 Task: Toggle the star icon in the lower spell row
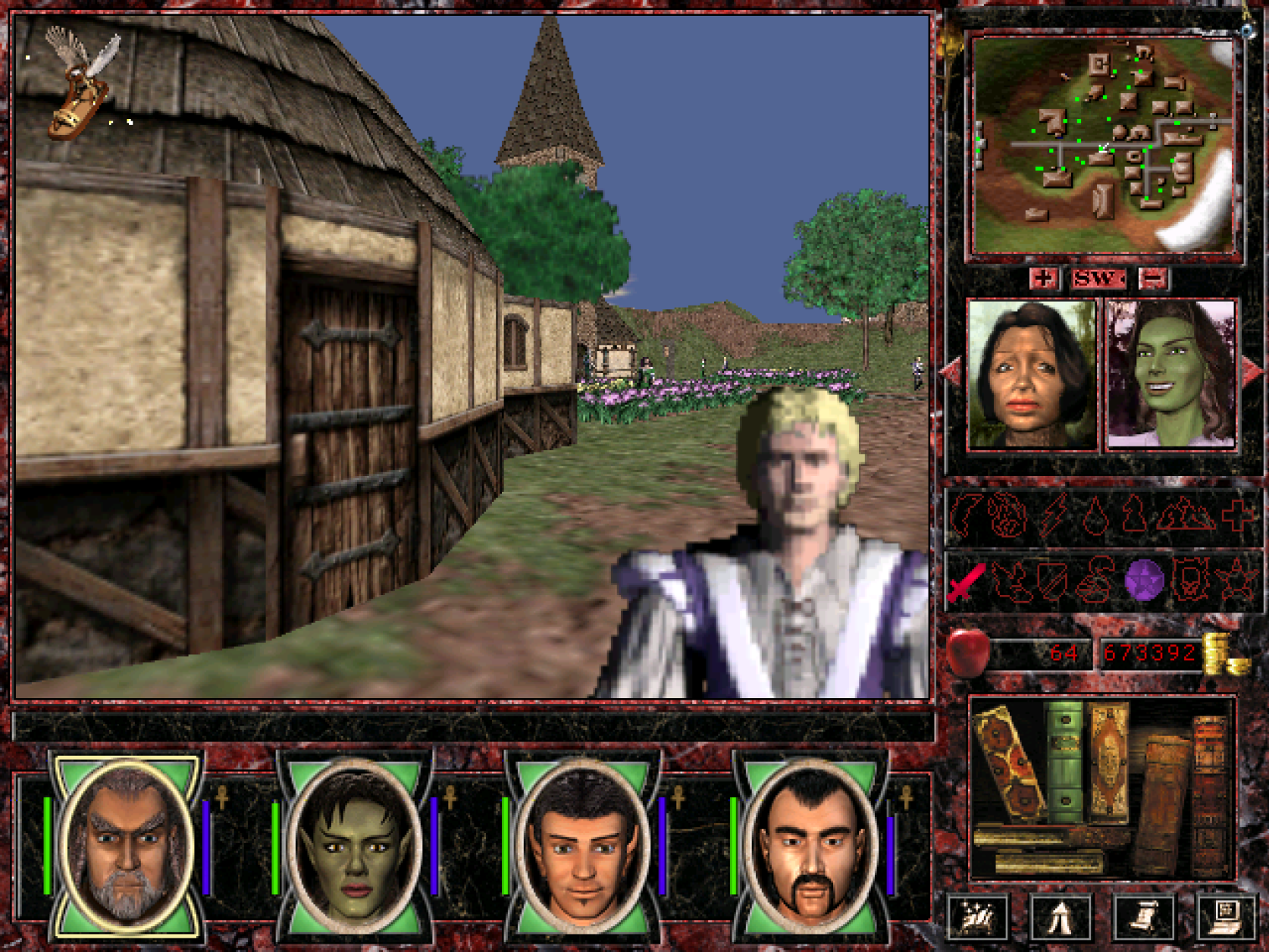(x=1235, y=581)
